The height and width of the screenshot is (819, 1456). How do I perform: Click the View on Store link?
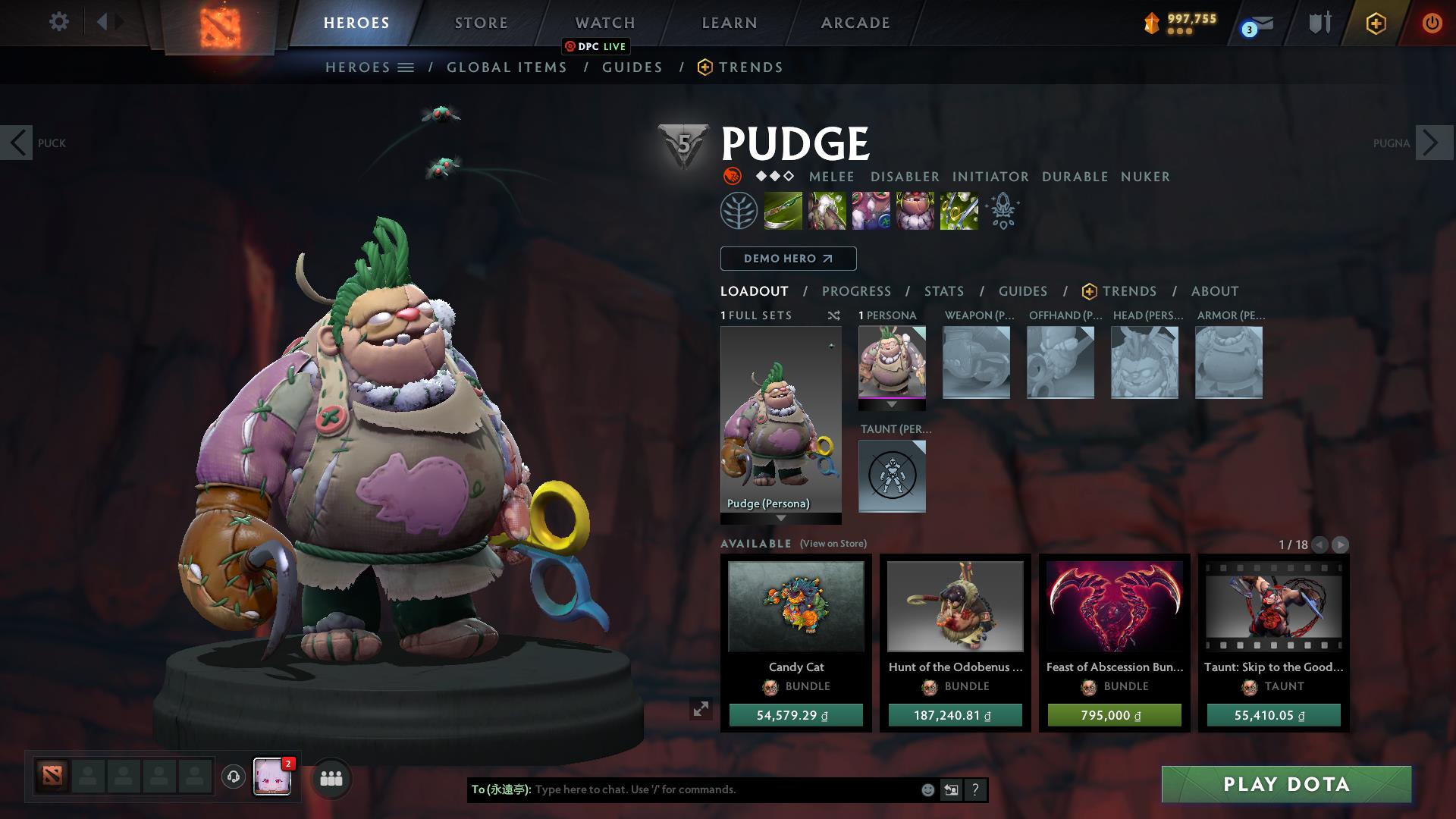point(832,544)
